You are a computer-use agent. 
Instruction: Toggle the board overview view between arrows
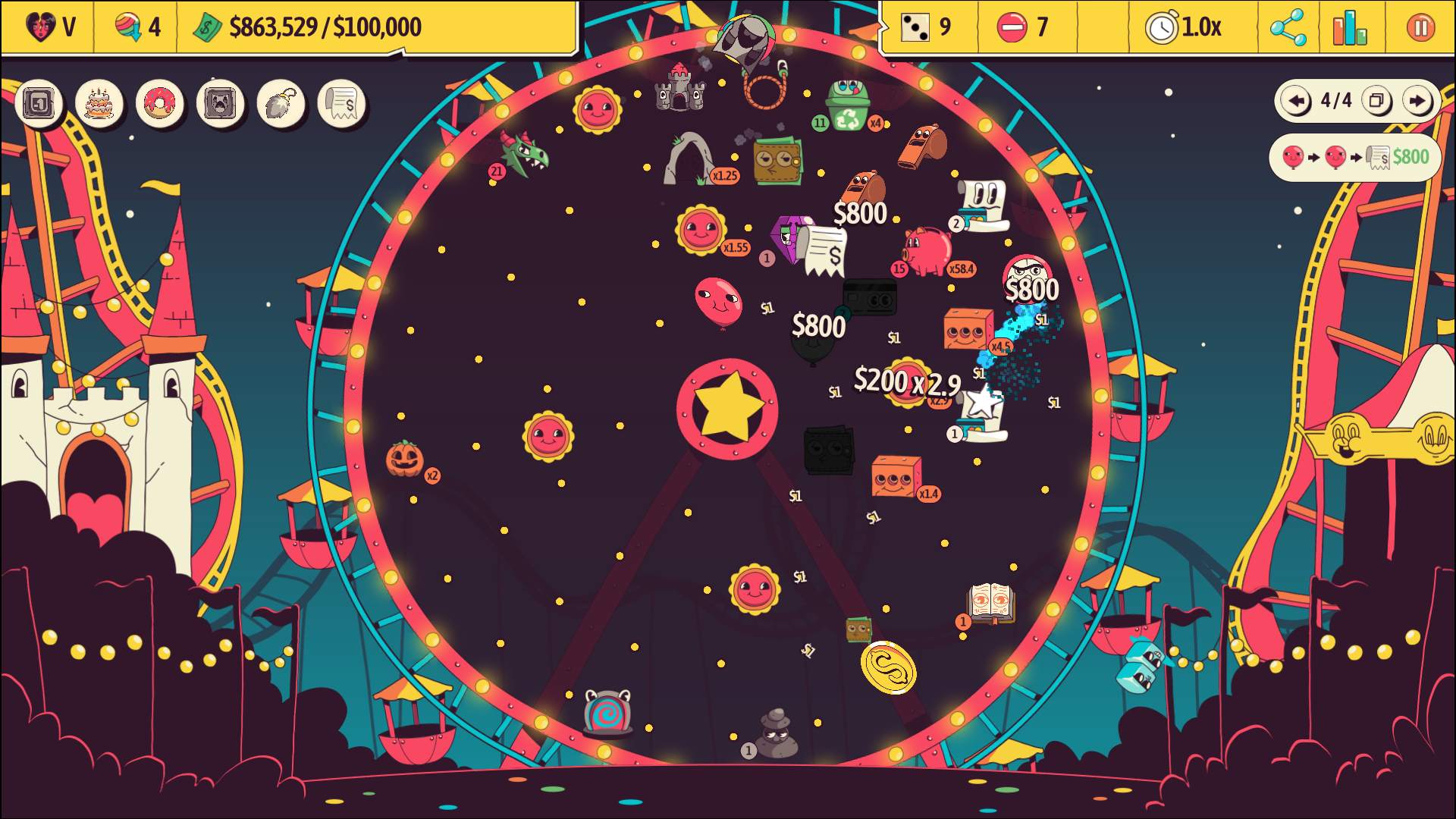(1378, 100)
